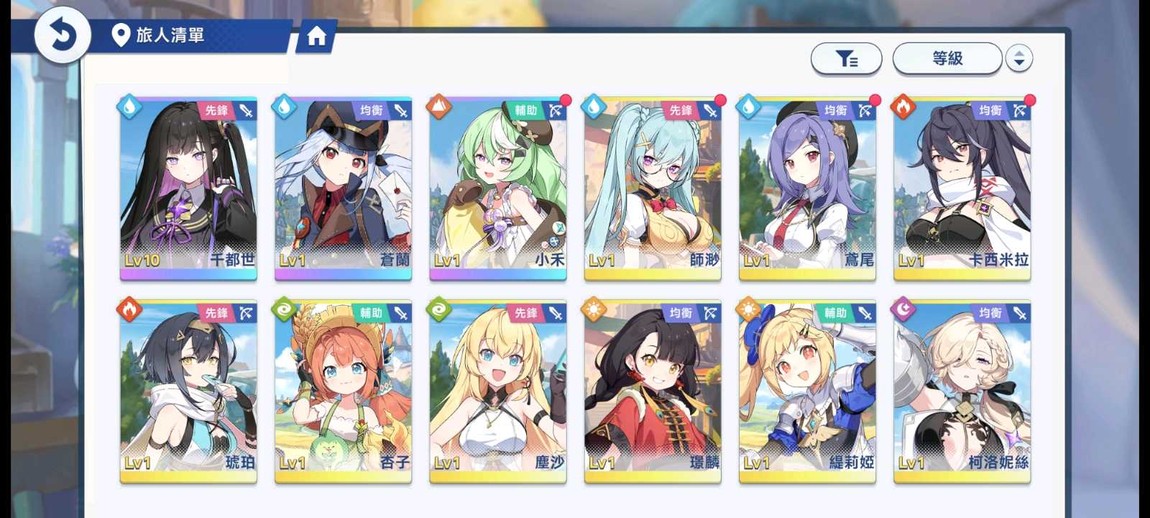The height and width of the screenshot is (518, 1150).
Task: Open the home screen via house icon
Action: coord(317,37)
